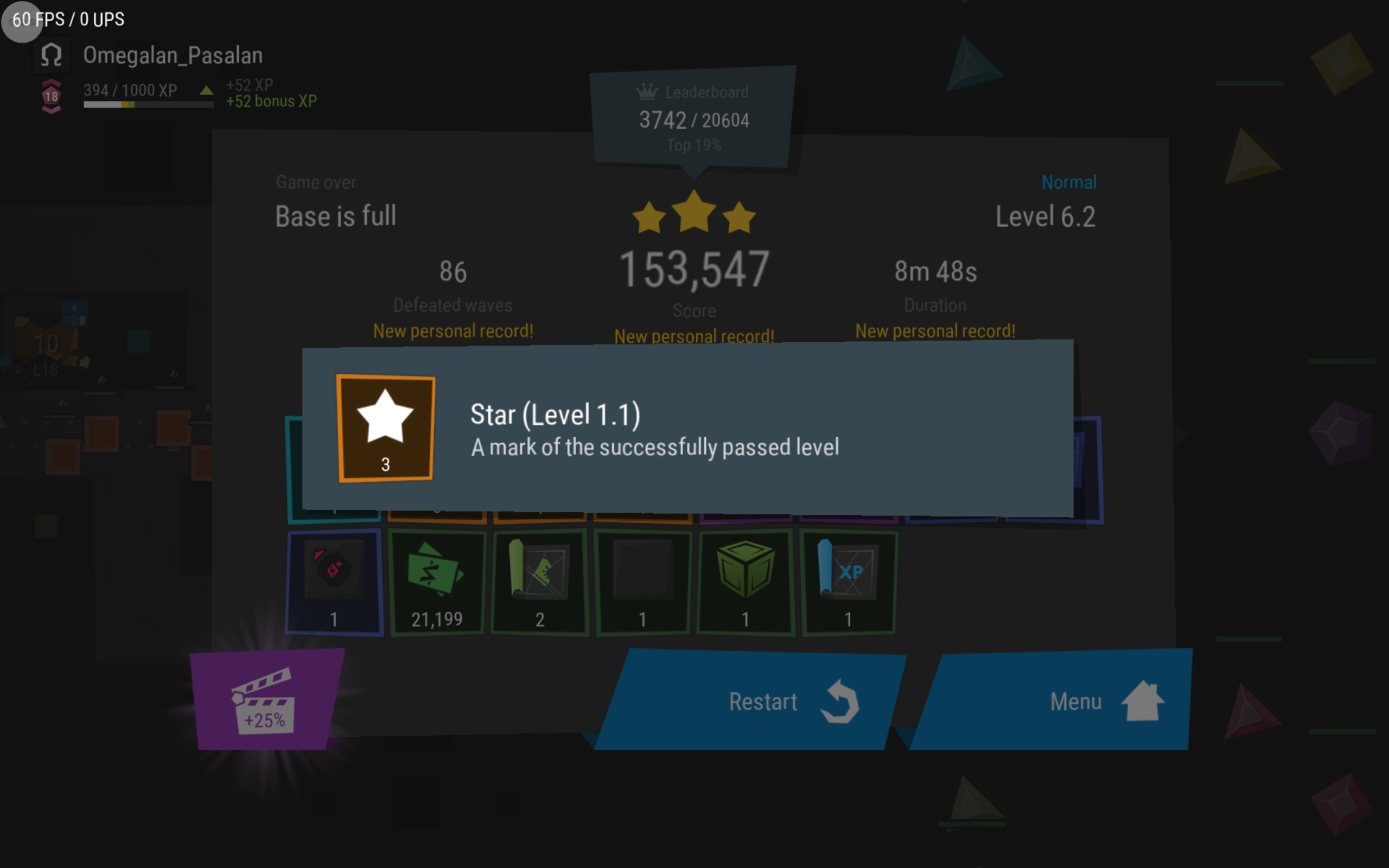Select the green money reward with 21,199
Screen dimensions: 1389x868
[x=437, y=582]
